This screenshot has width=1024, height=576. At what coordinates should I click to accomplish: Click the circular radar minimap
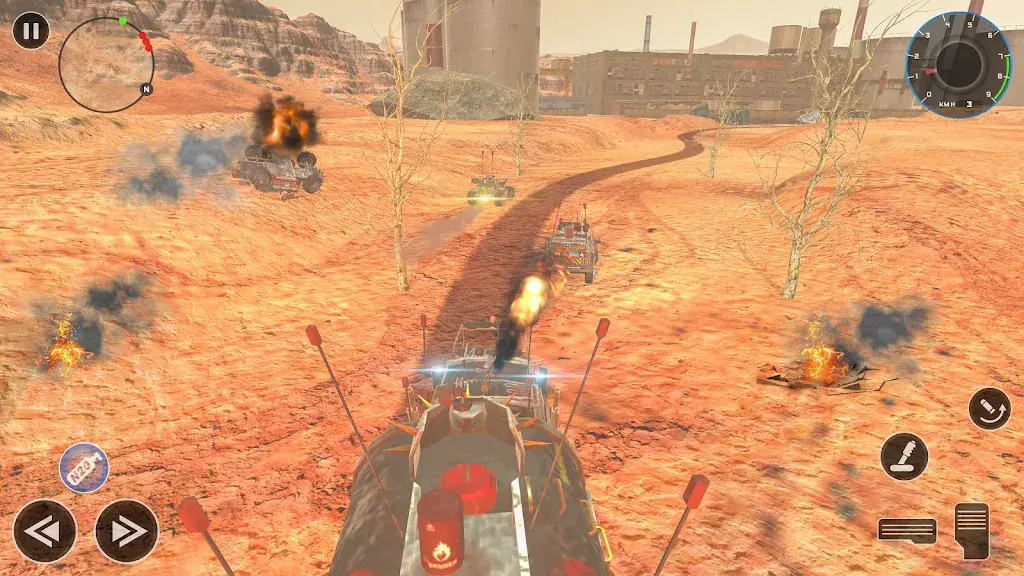(x=106, y=64)
